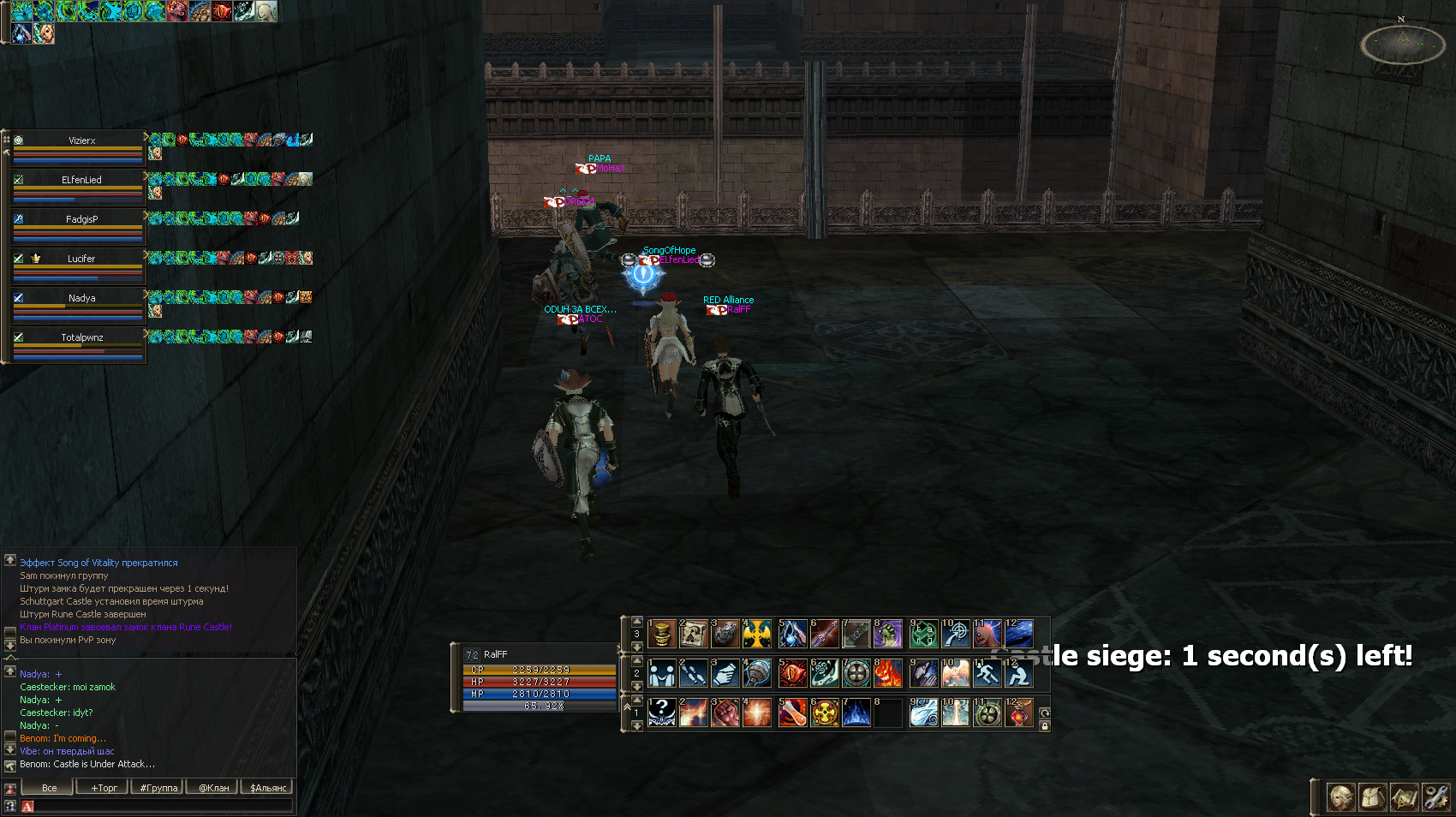Open the system menu wrench-and-gear button
Viewport: 1456px width, 817px height.
[1436, 797]
